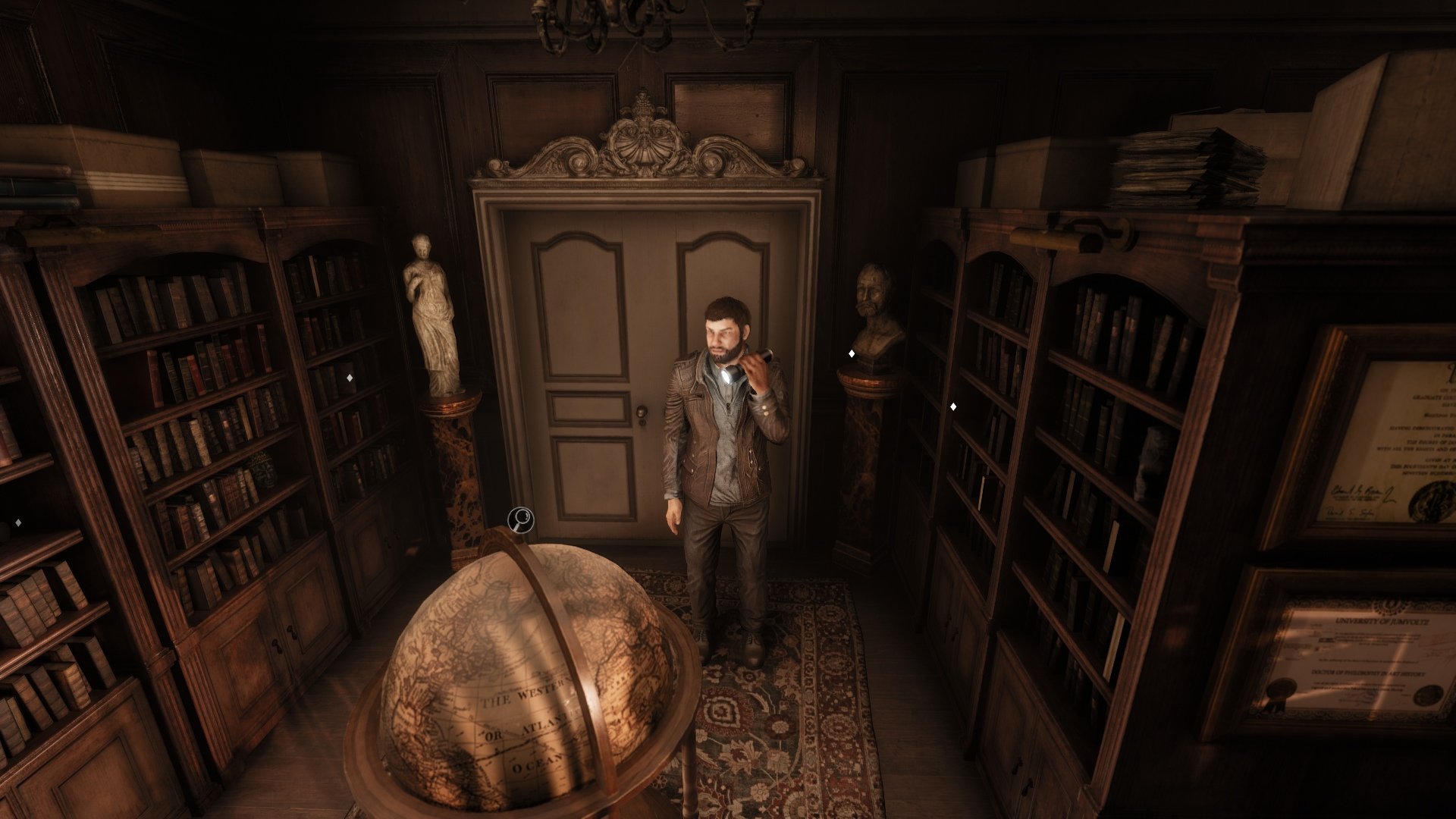Select the diamond marker near the white statue

click(x=350, y=378)
